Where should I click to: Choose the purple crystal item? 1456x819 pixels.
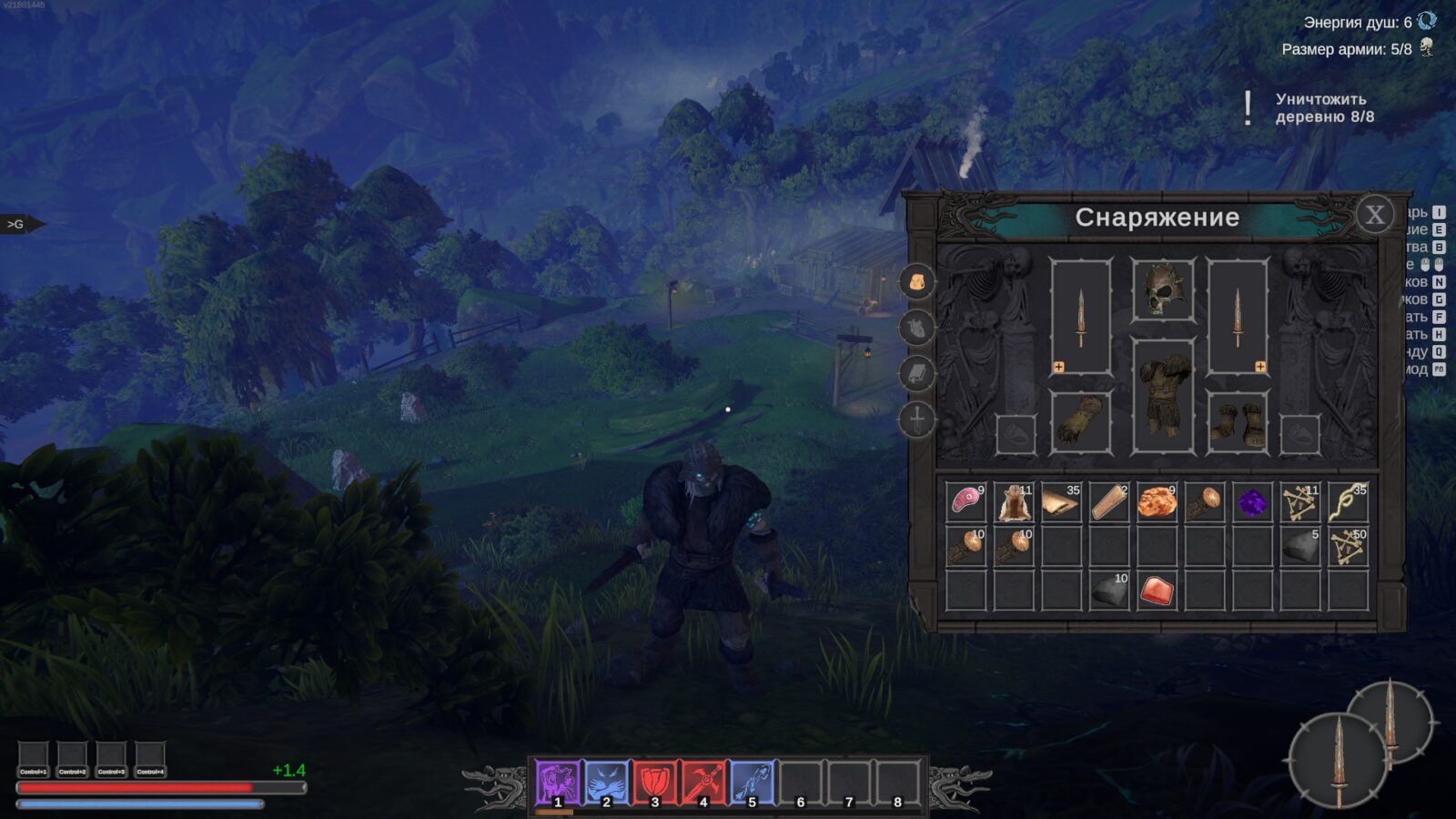pyautogui.click(x=1251, y=501)
